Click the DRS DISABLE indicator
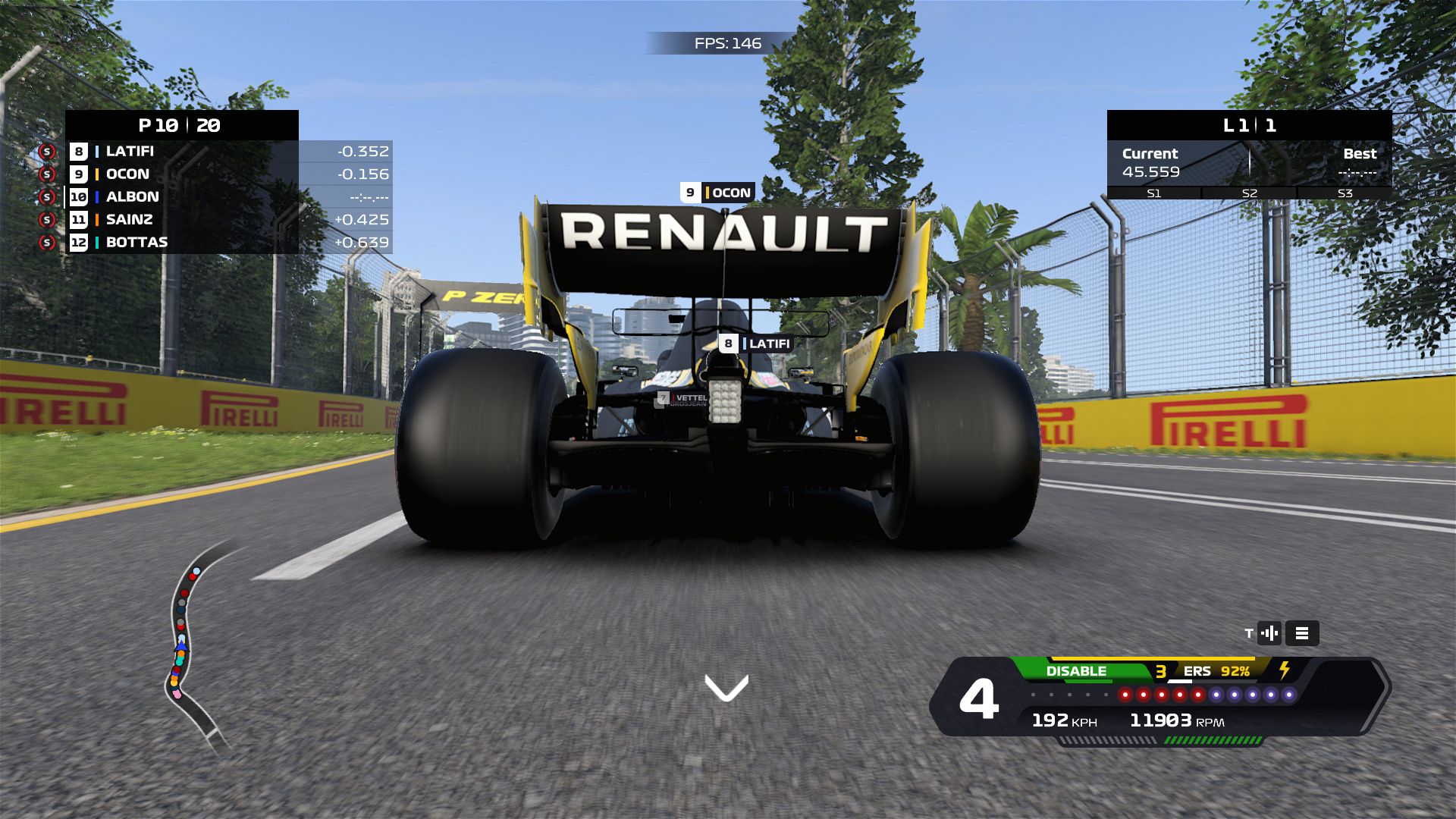This screenshot has height=819, width=1456. pos(1076,671)
